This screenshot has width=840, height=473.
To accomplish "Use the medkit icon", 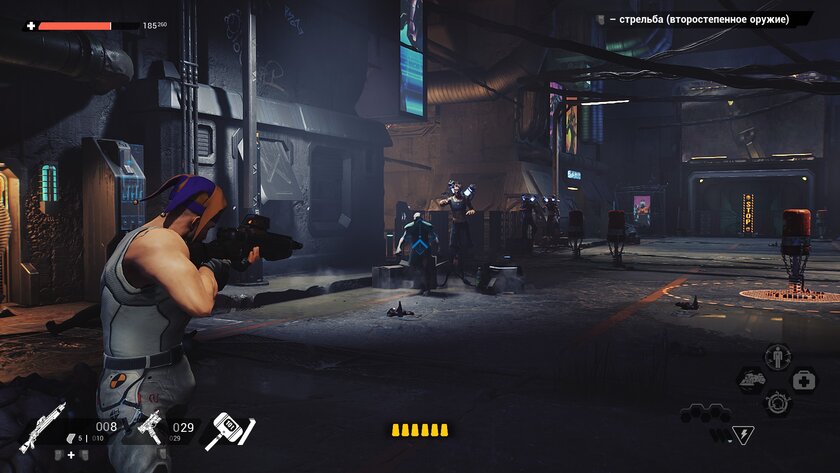I will [804, 380].
